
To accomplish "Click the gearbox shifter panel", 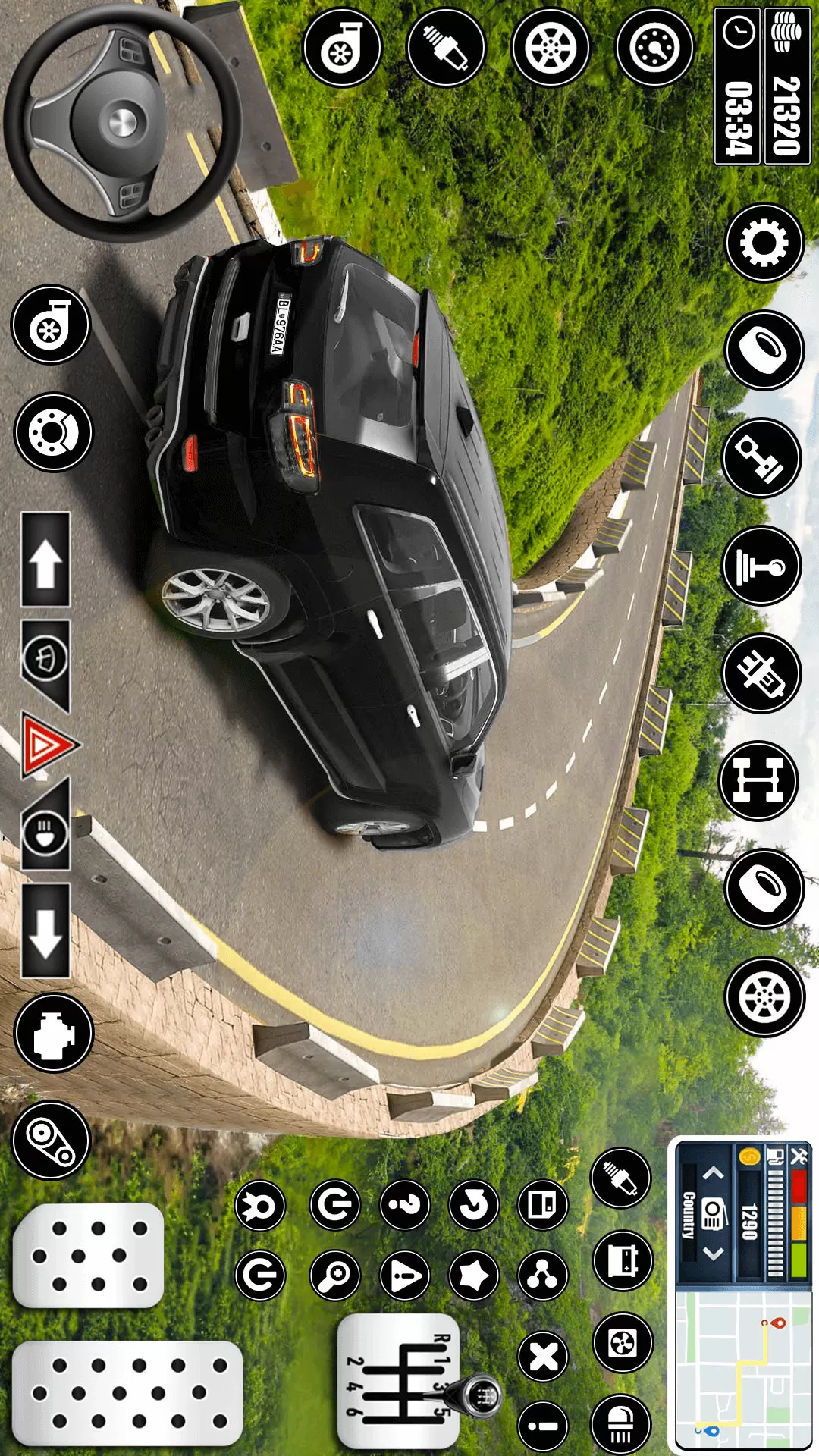I will (x=398, y=1382).
